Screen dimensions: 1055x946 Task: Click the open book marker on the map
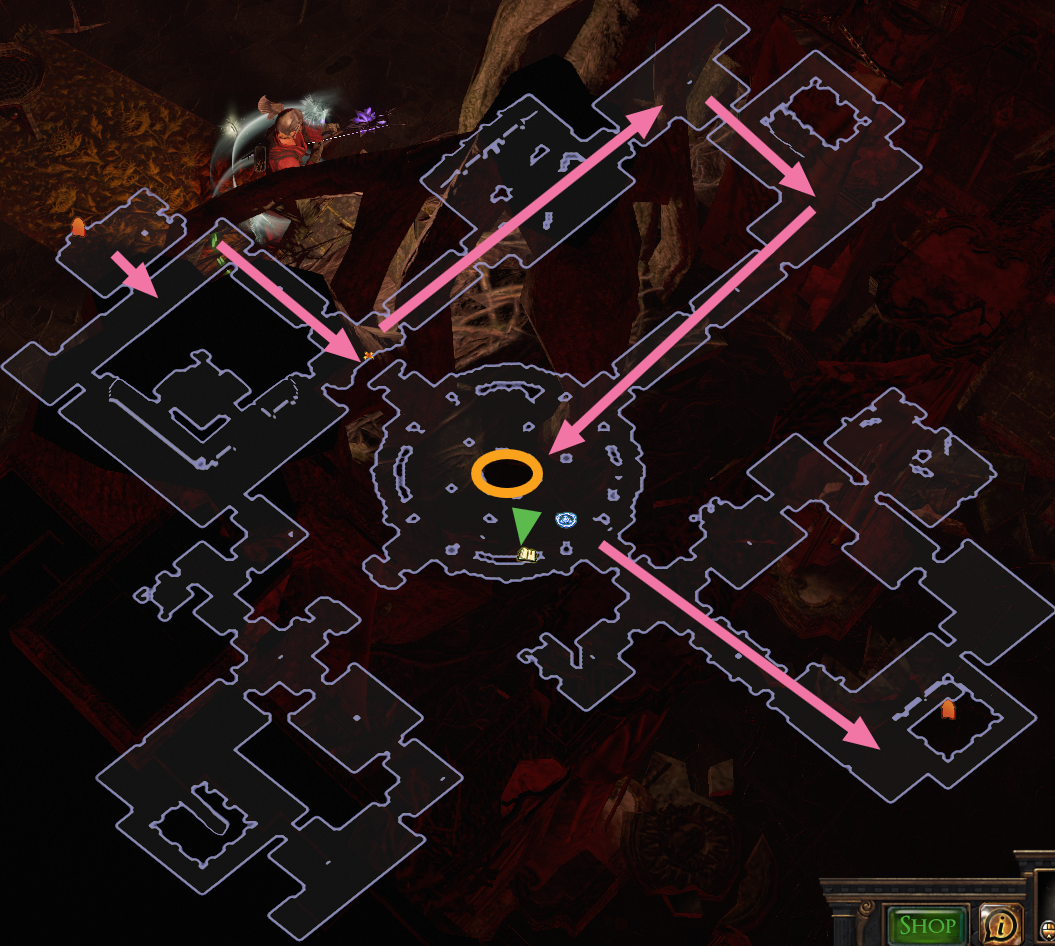click(x=528, y=553)
